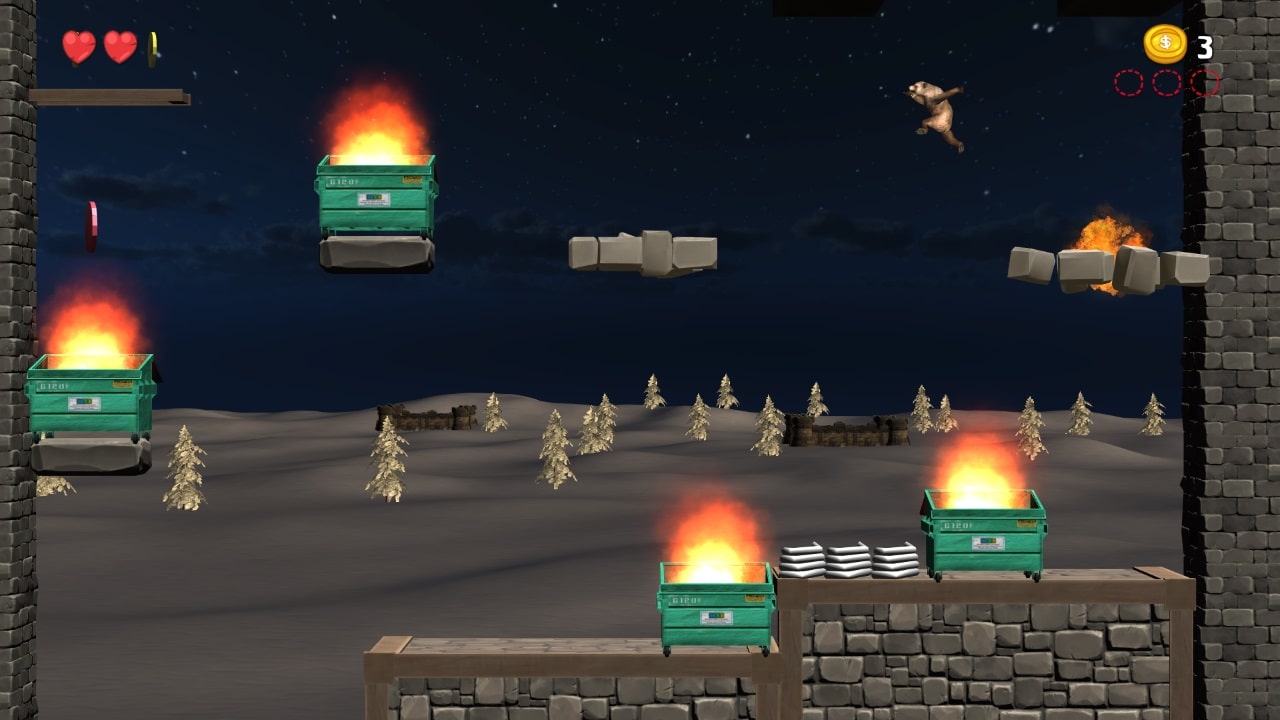Click the edge-on gold coin beside the hearts
Image resolution: width=1280 pixels, height=720 pixels.
[x=152, y=46]
